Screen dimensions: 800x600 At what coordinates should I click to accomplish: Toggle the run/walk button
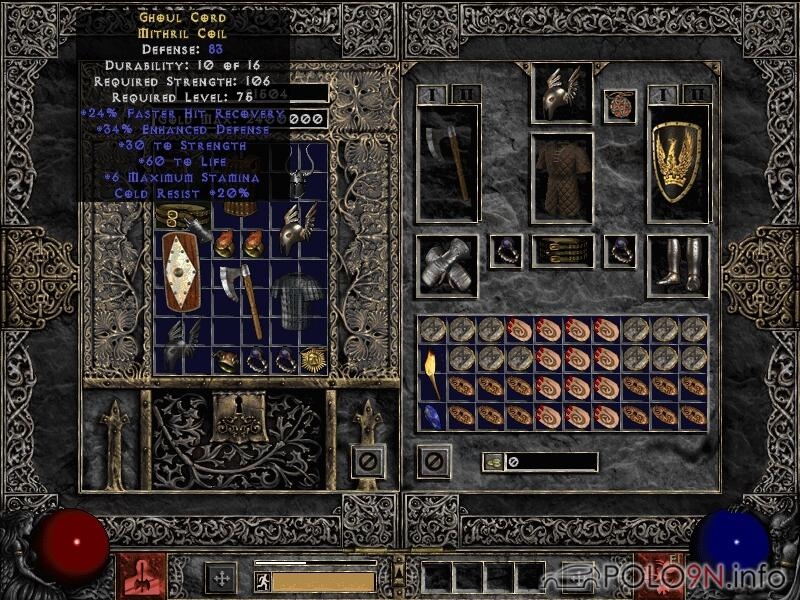[x=262, y=581]
